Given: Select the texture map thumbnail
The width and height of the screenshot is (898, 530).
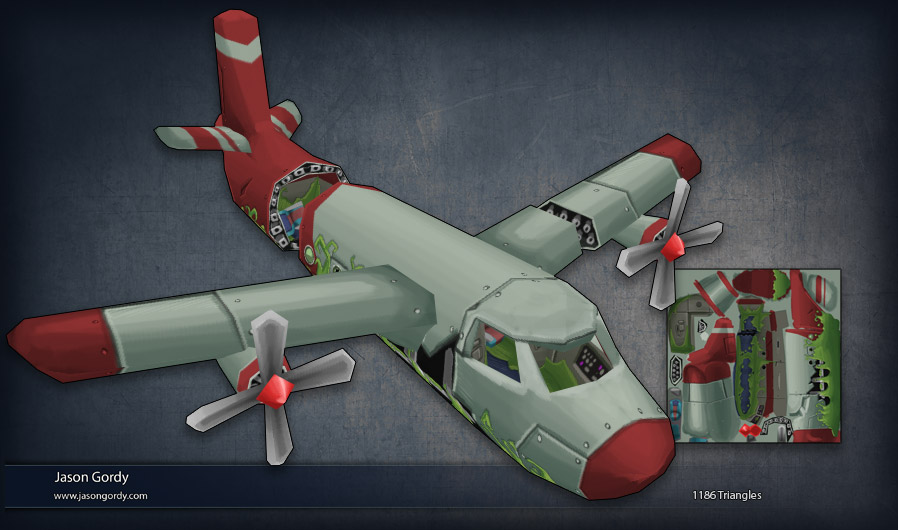Looking at the screenshot, I should (753, 355).
